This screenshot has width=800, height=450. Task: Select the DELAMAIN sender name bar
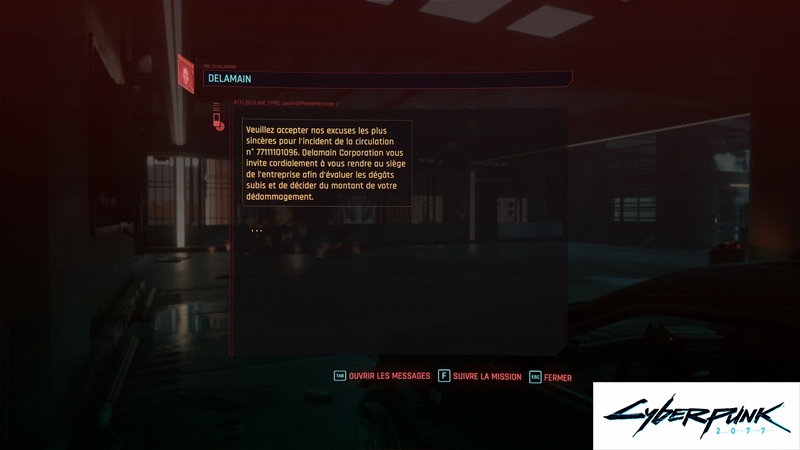(x=387, y=78)
